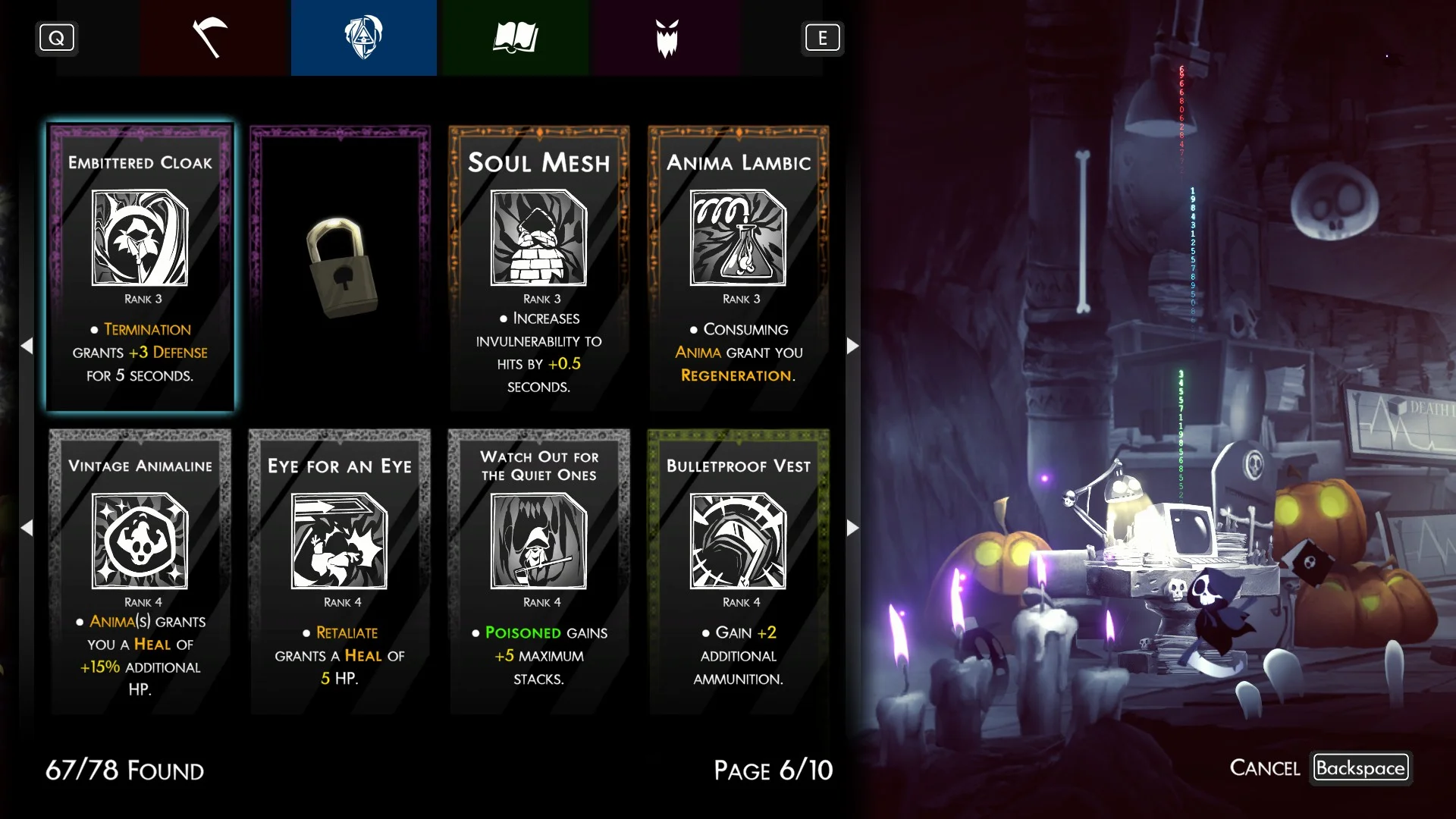Select the open book category tab
This screenshot has height=819, width=1456.
515,38
